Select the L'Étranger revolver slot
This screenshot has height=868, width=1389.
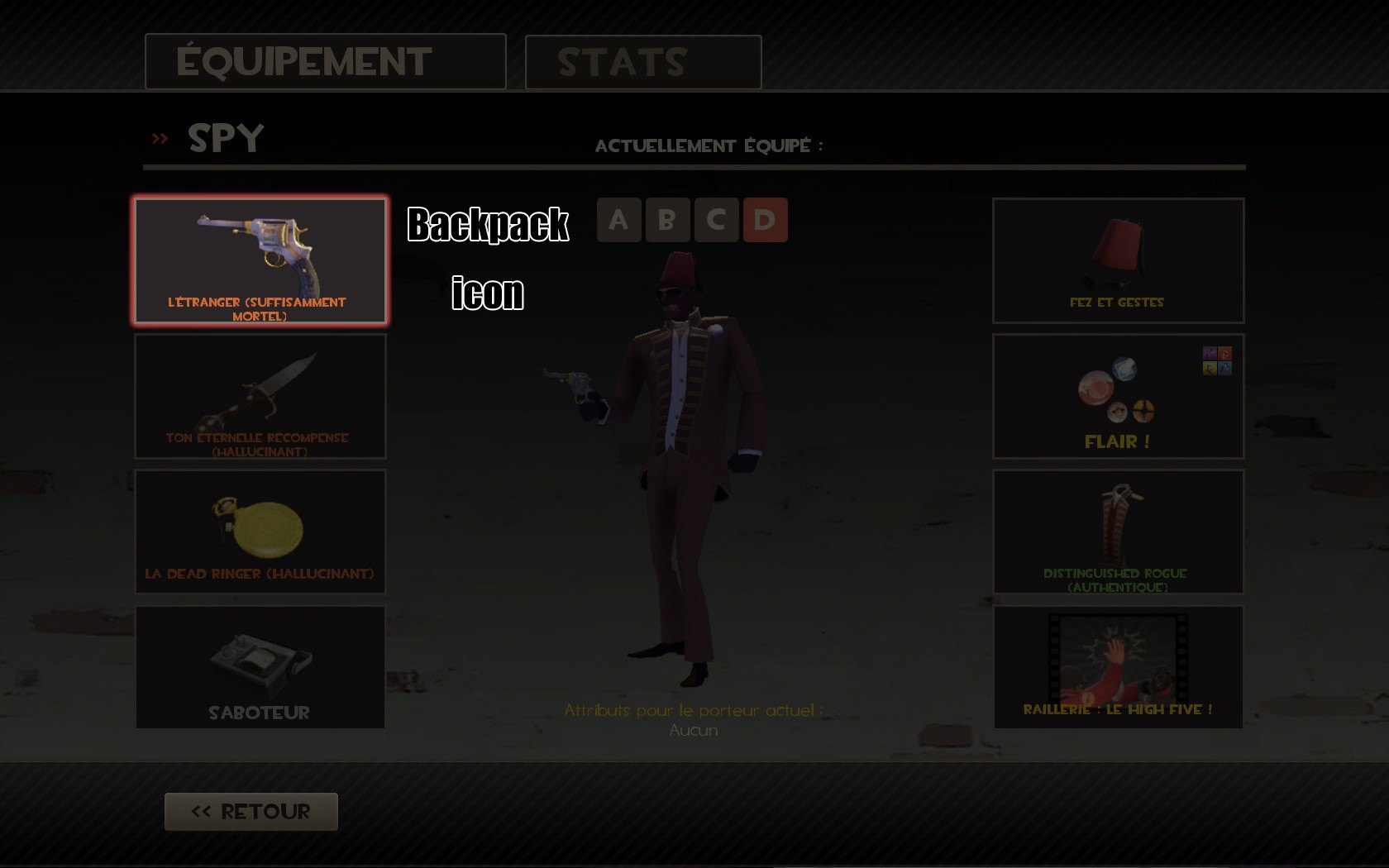click(x=260, y=260)
